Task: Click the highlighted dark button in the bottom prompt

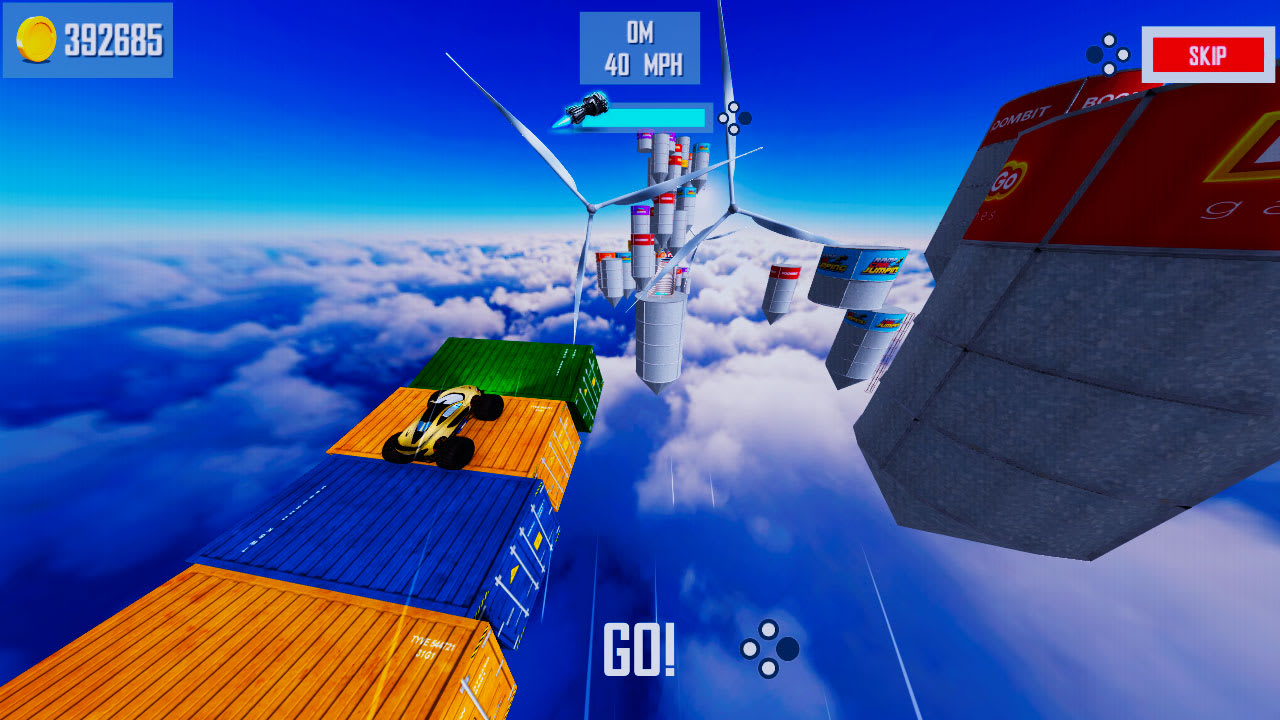Action: coord(787,647)
